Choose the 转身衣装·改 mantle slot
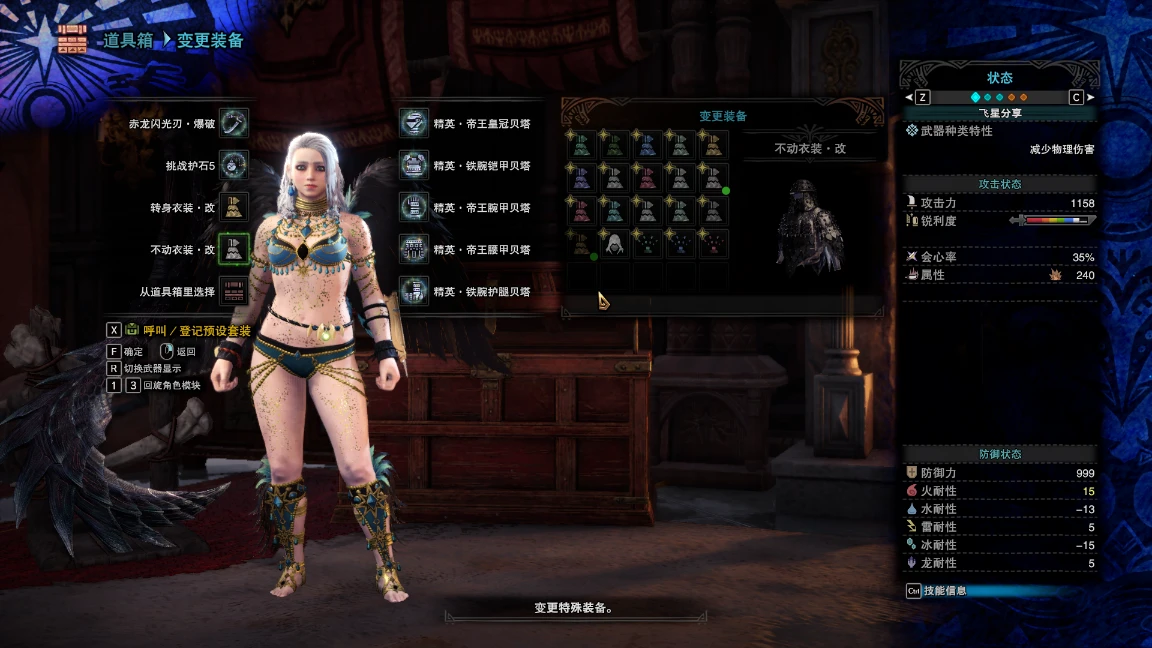 (x=233, y=207)
